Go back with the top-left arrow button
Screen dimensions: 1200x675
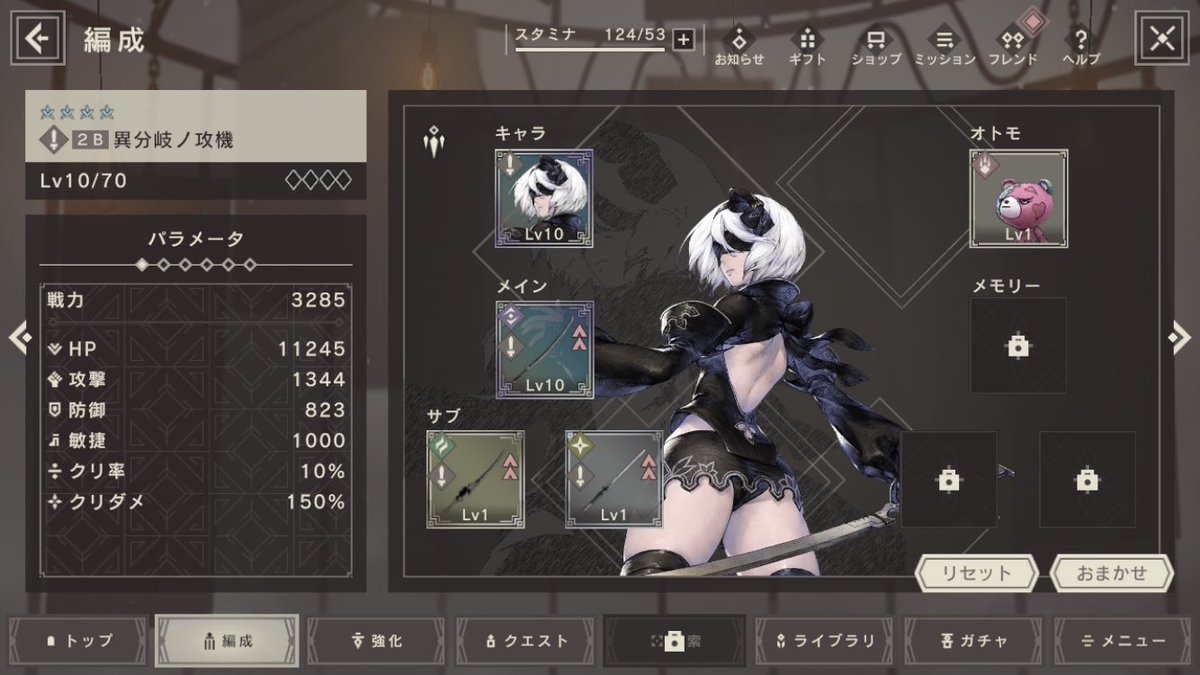point(38,39)
